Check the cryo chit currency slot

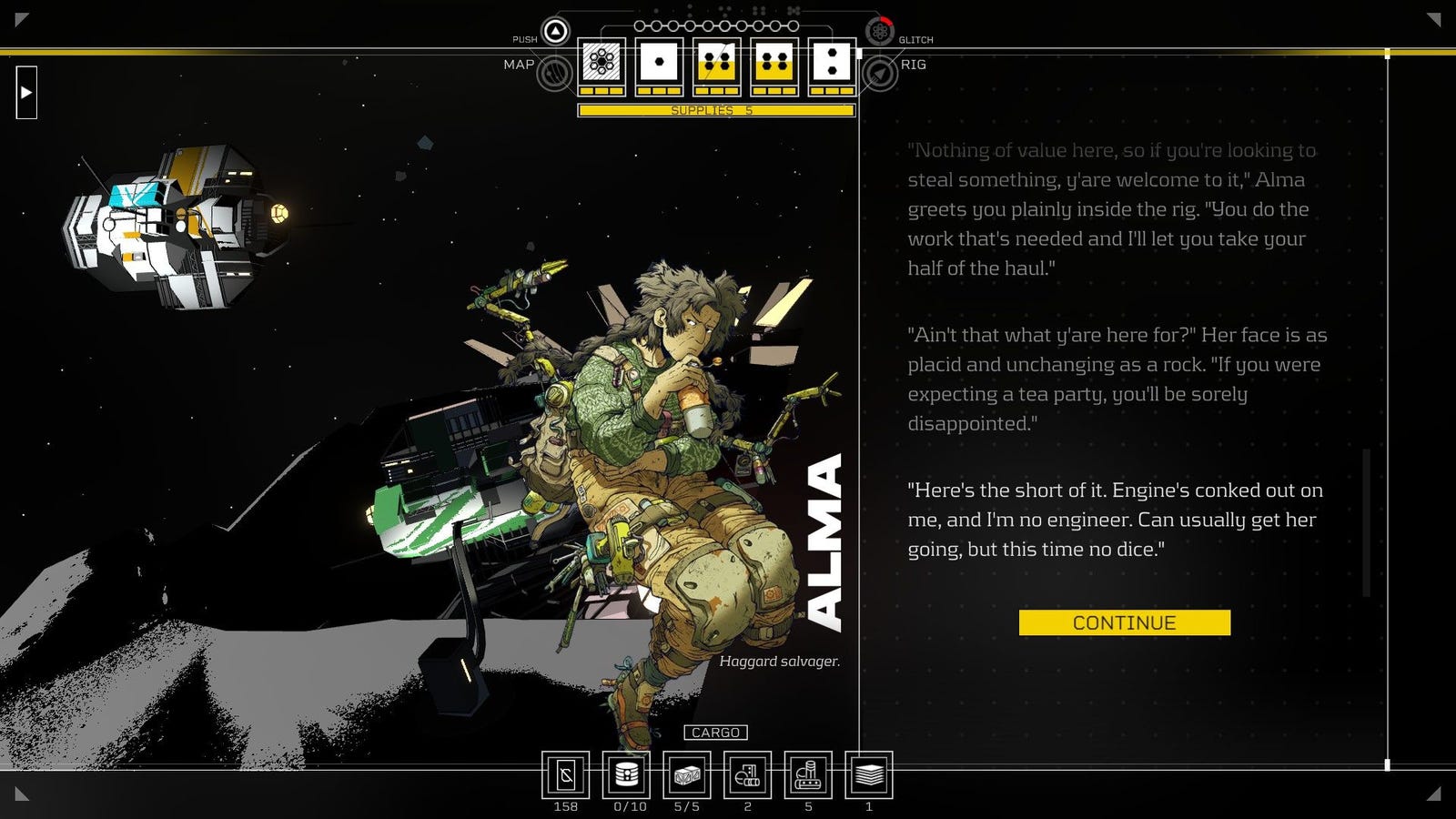[565, 775]
